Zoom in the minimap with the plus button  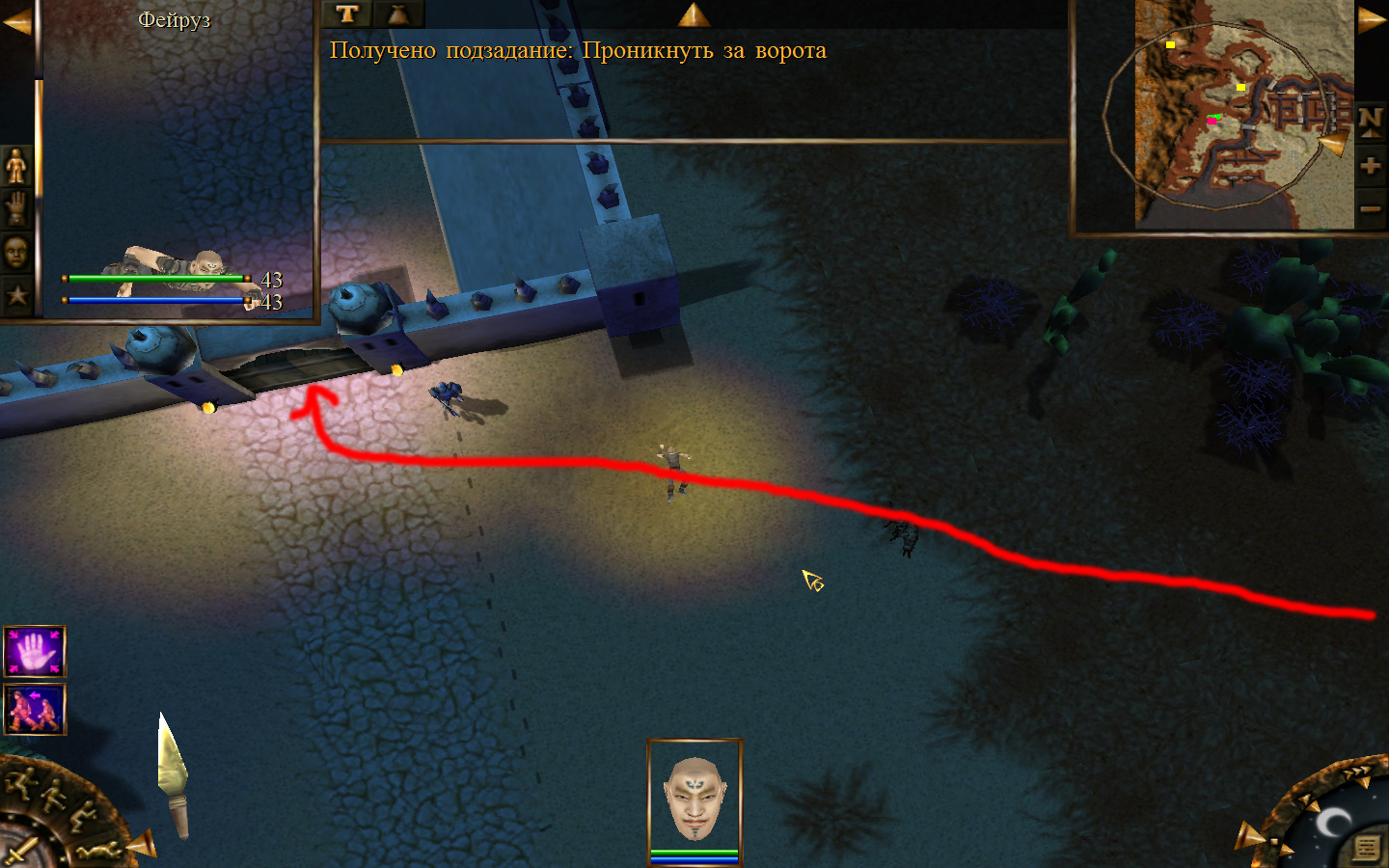coord(1370,166)
